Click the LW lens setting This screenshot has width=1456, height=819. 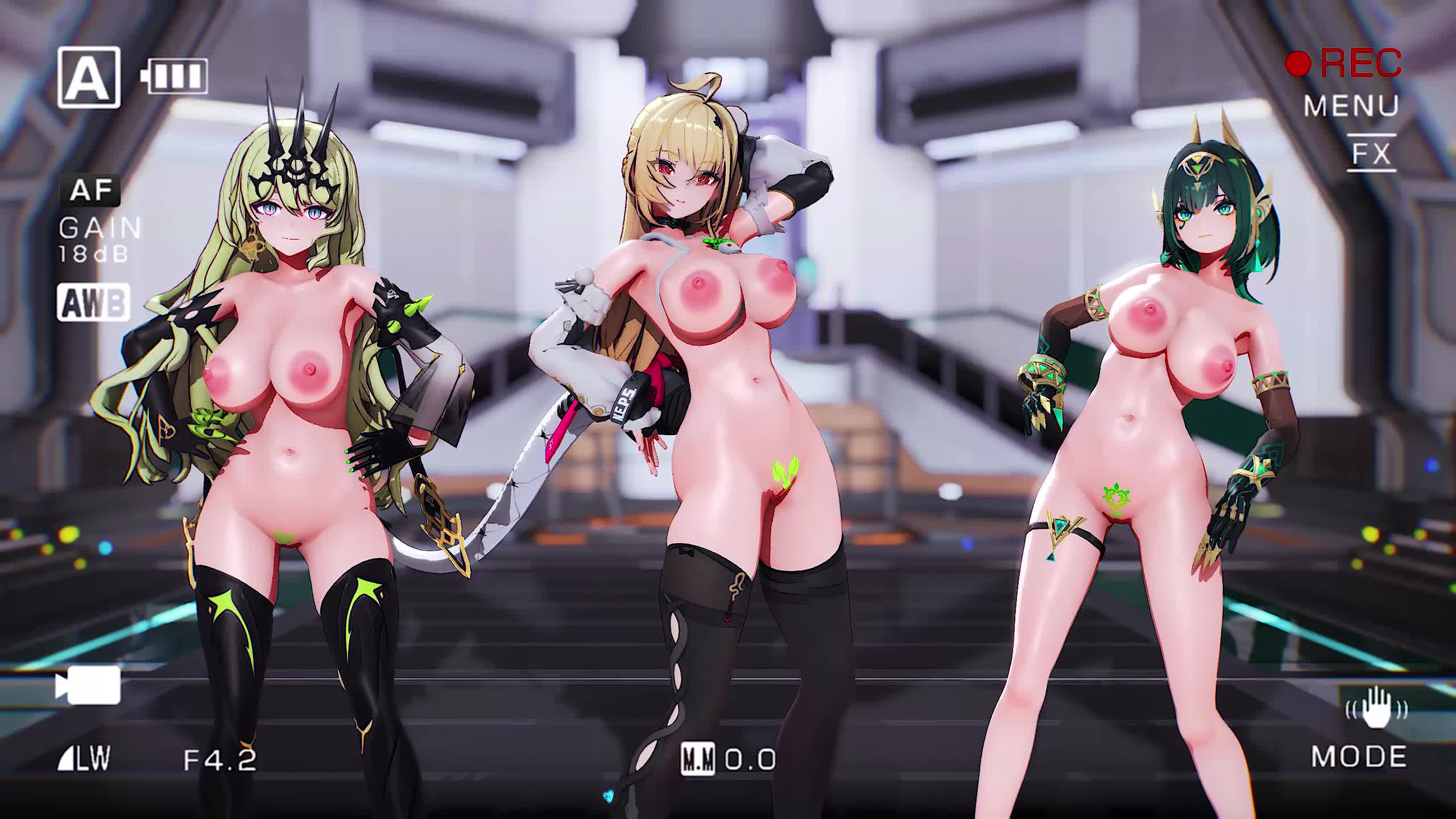(x=84, y=759)
